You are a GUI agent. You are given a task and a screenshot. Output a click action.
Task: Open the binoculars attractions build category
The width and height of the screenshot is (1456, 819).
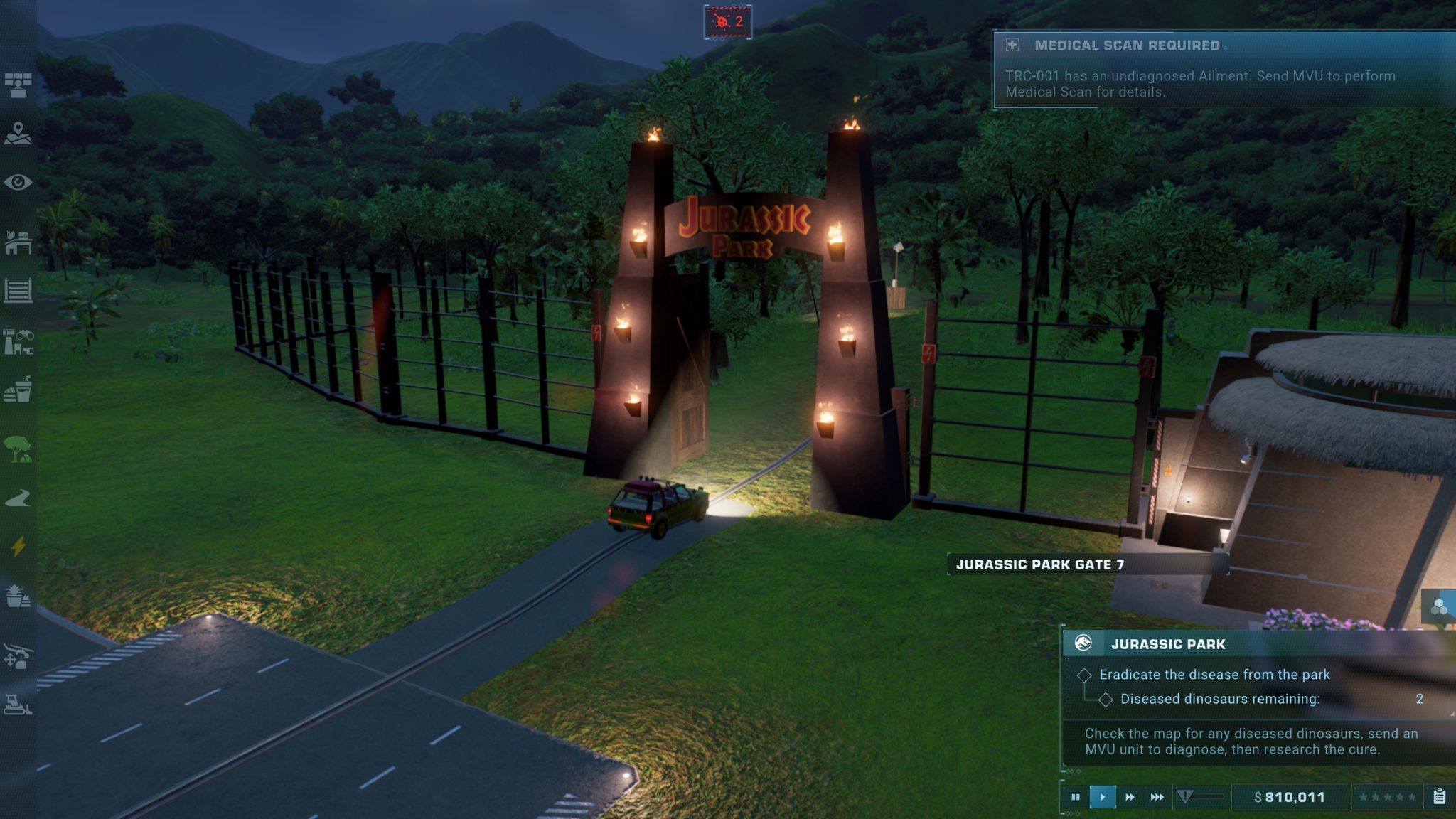click(x=18, y=342)
